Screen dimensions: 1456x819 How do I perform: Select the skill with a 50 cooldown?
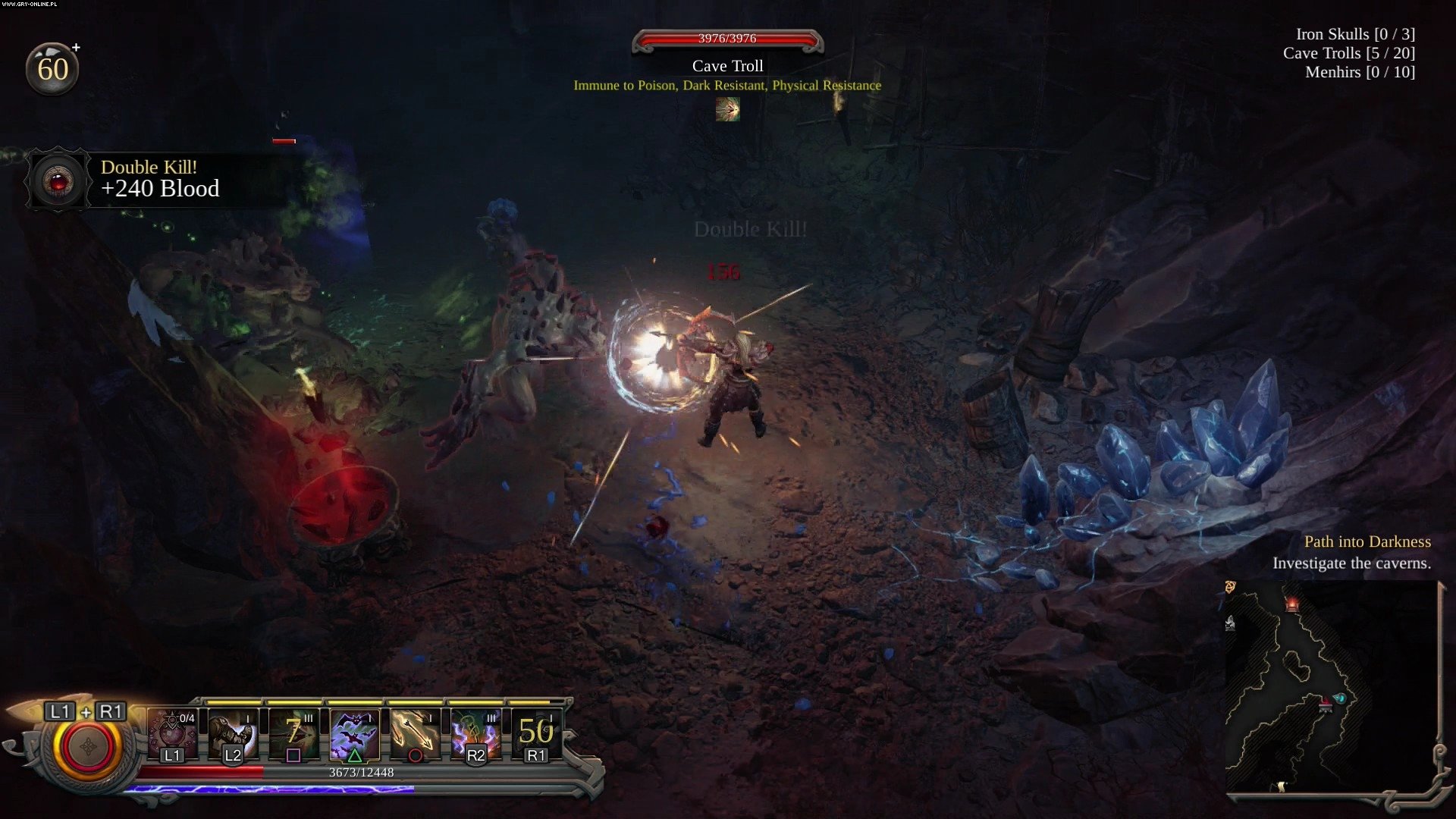click(536, 733)
